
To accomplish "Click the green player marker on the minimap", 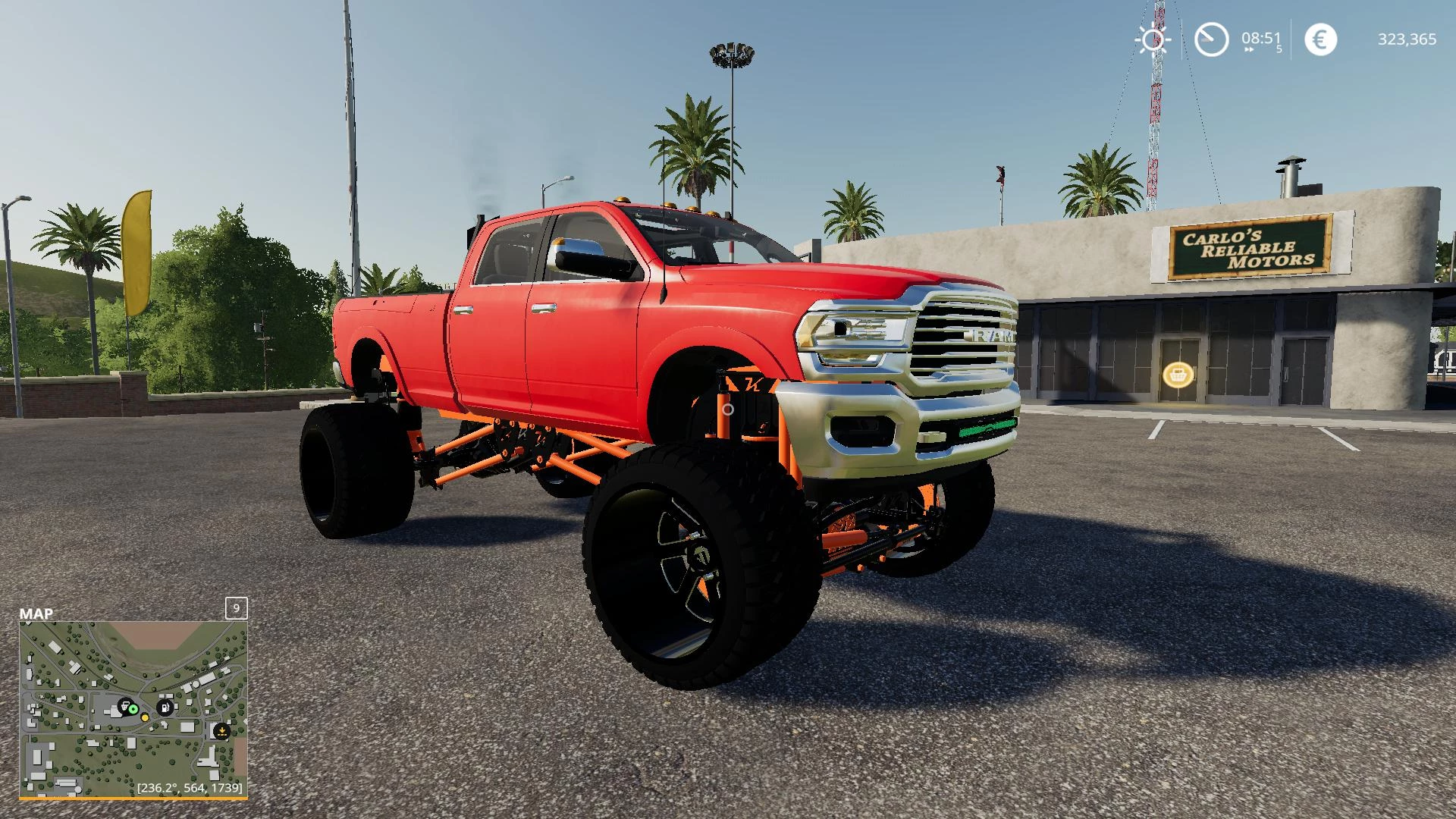I will [133, 709].
